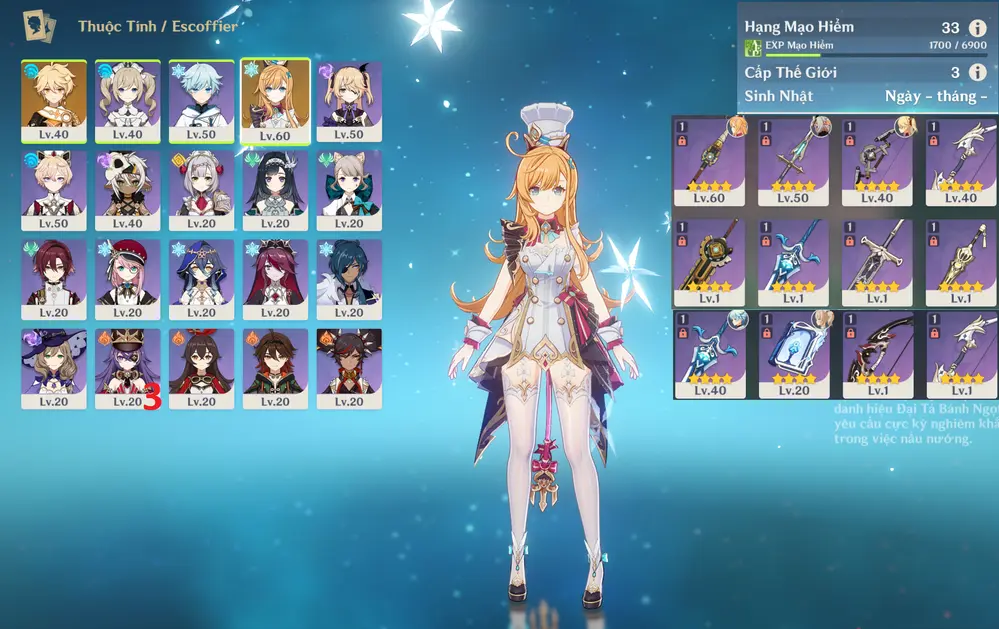Image resolution: width=999 pixels, height=629 pixels.
Task: Pick Chongyun's character tile
Action: 201,100
